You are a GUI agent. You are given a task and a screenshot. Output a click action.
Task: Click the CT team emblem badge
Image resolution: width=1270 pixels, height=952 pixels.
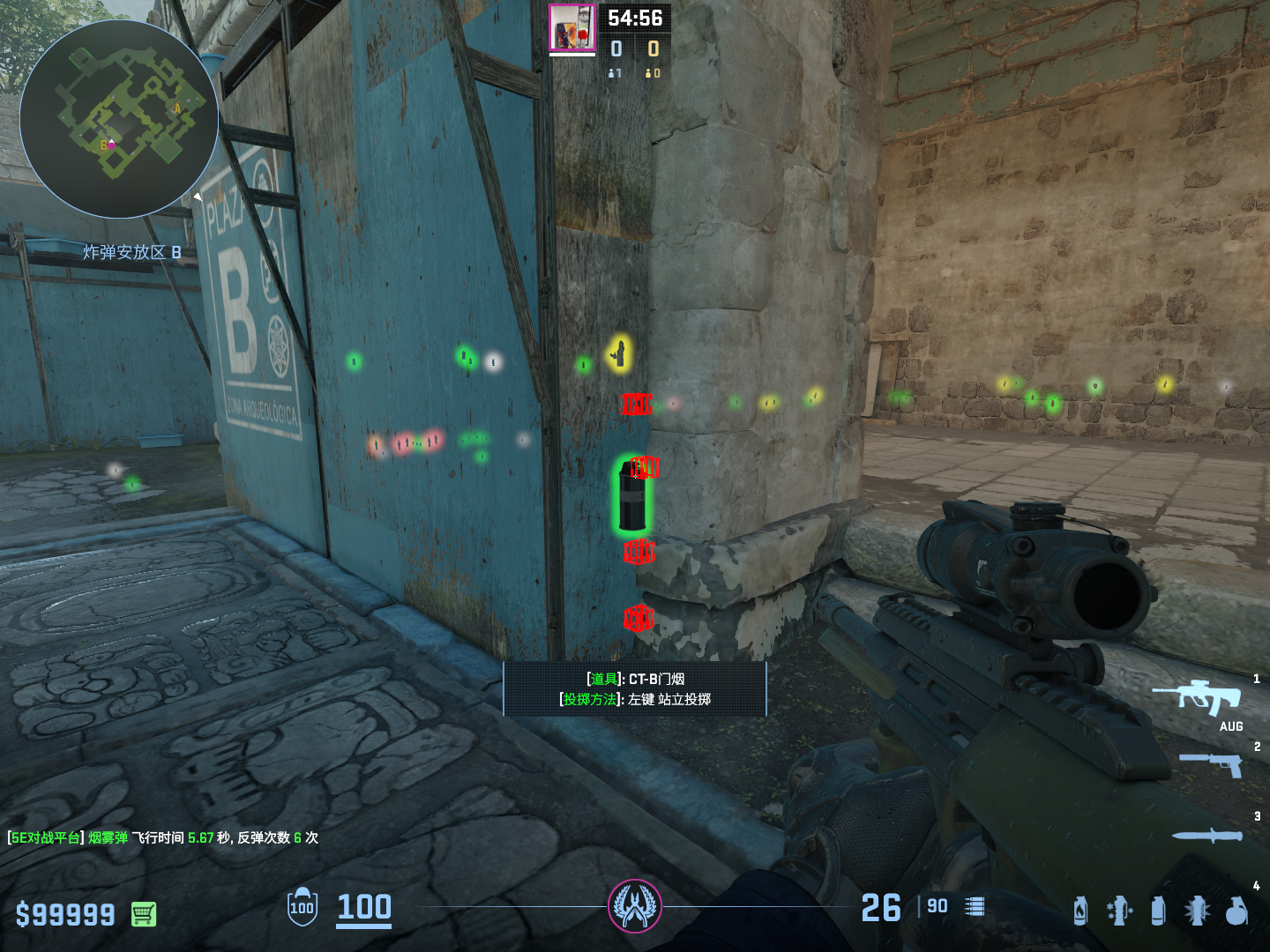click(x=634, y=906)
